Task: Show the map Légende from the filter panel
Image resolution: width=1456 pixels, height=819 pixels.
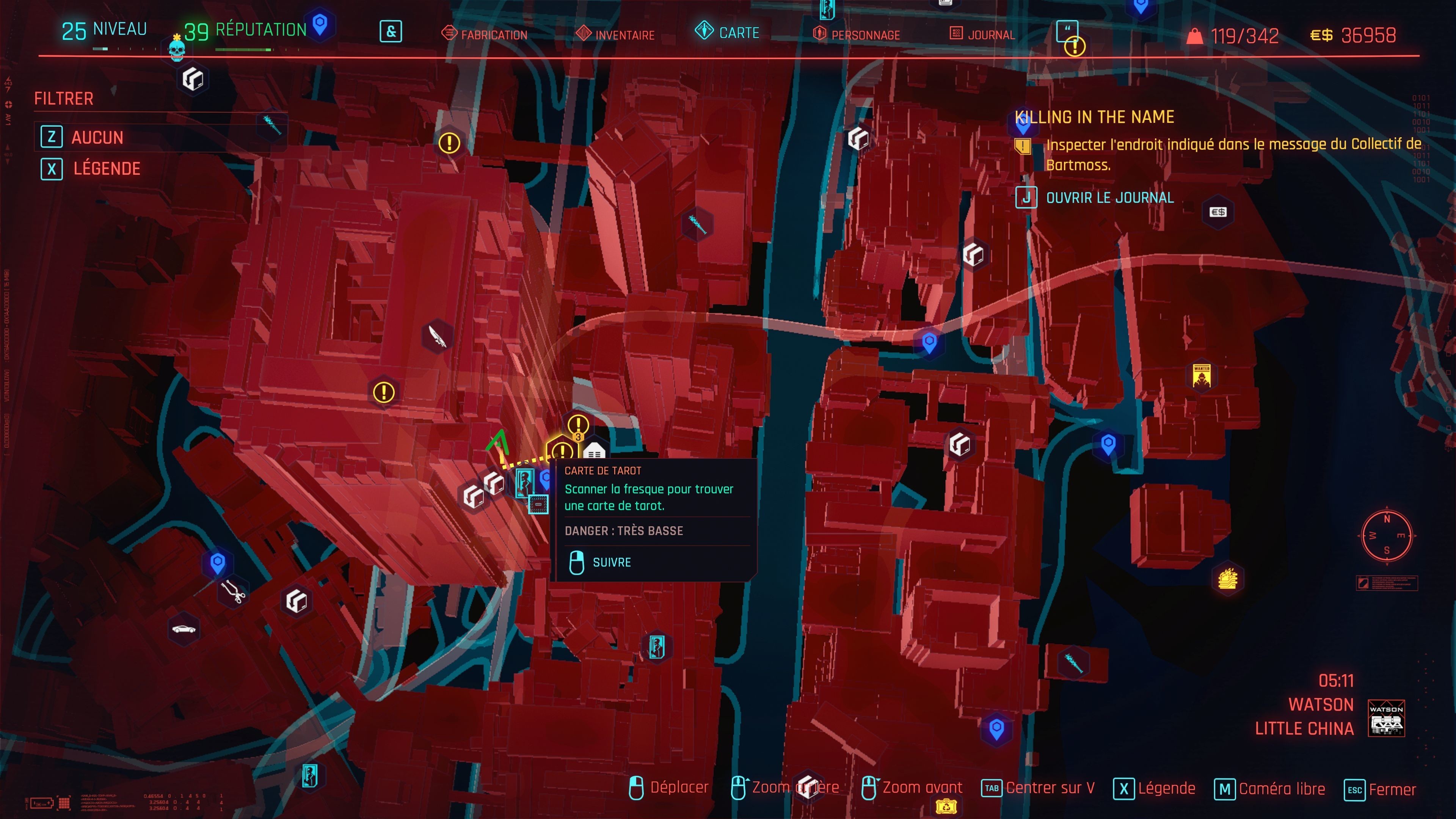Action: [106, 168]
